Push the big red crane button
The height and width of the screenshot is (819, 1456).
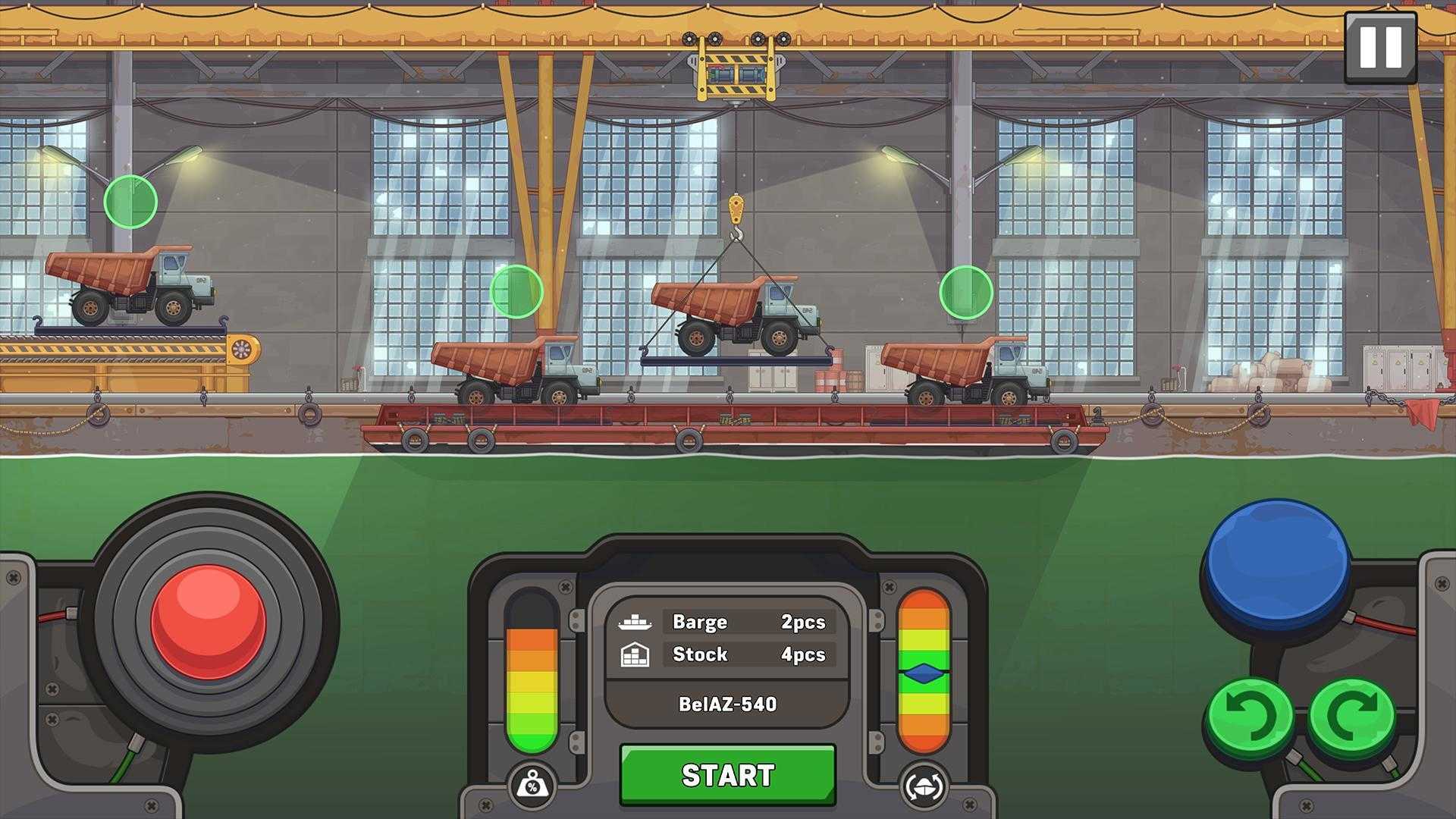point(209,622)
